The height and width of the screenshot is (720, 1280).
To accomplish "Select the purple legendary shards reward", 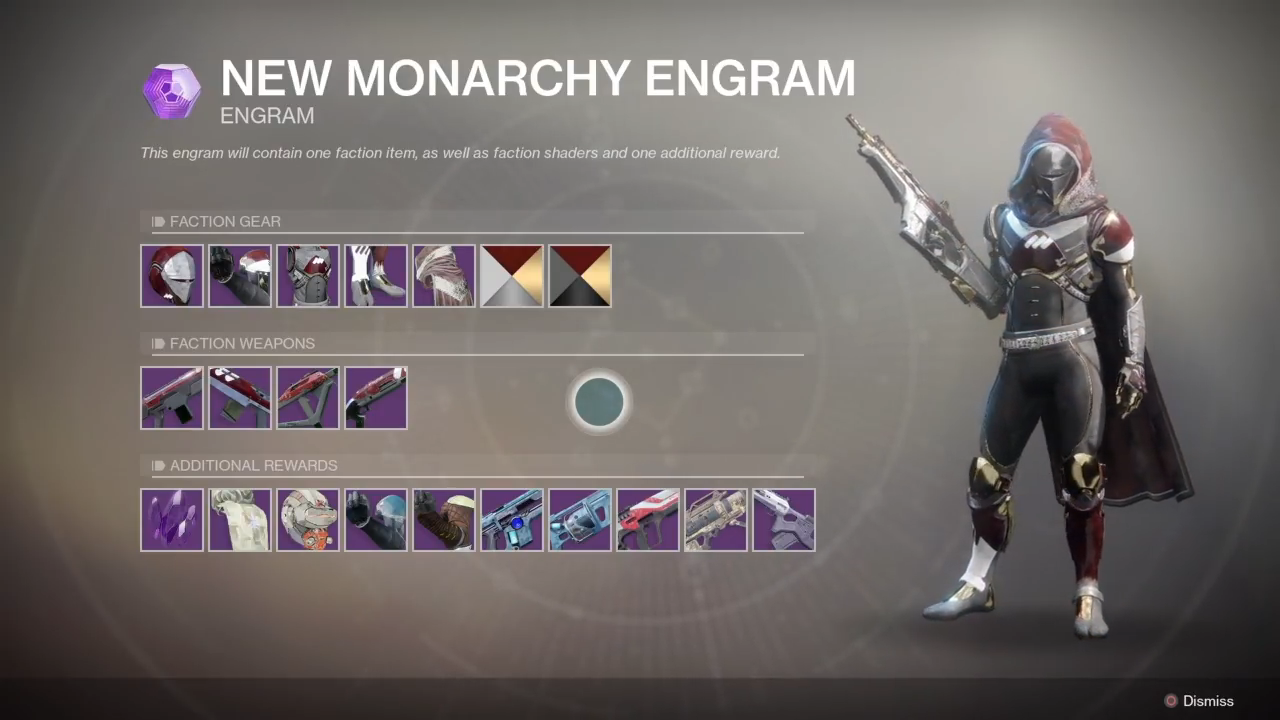I will tap(172, 520).
